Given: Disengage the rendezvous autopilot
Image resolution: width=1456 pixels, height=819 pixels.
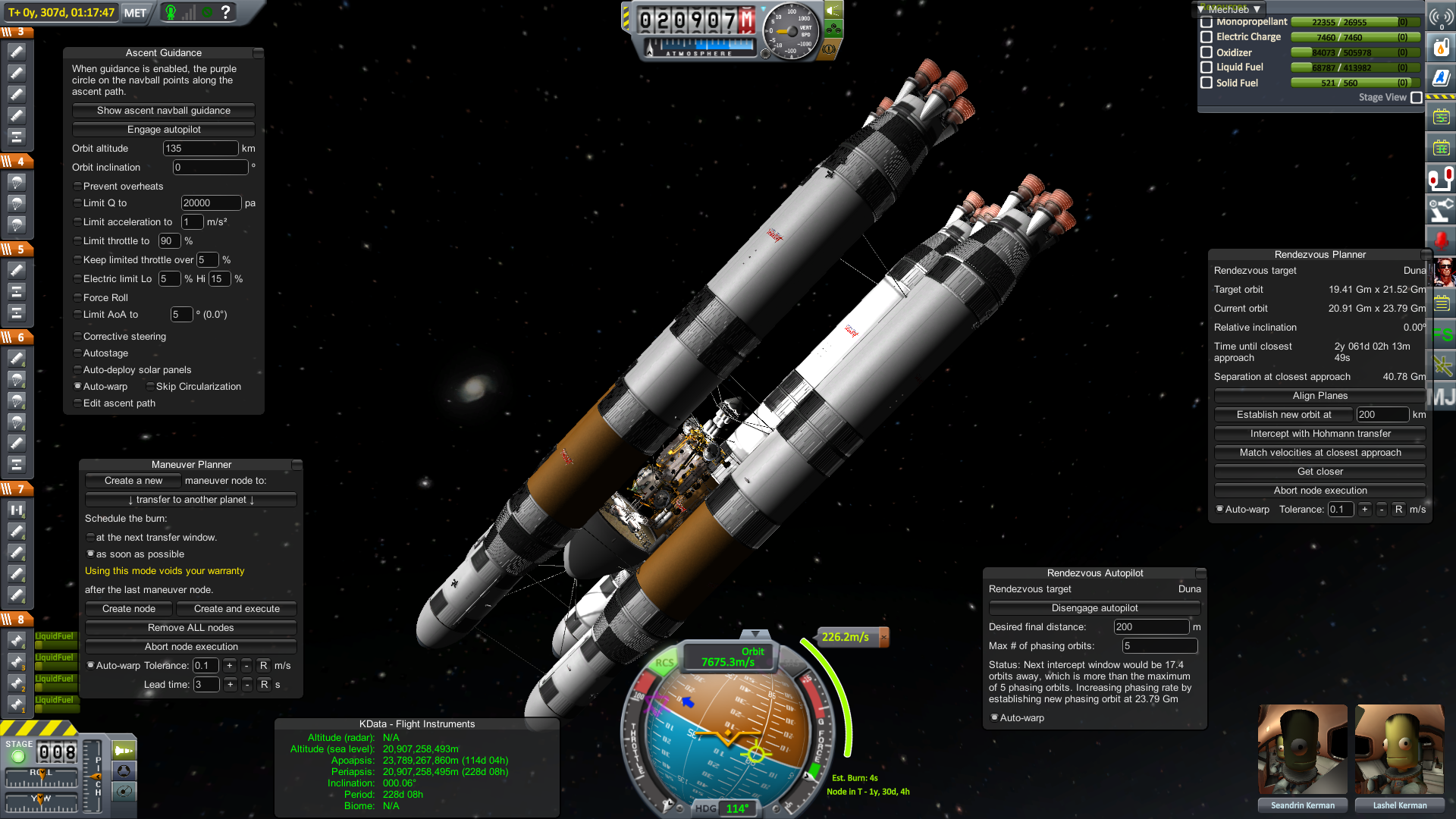Looking at the screenshot, I should (1094, 608).
